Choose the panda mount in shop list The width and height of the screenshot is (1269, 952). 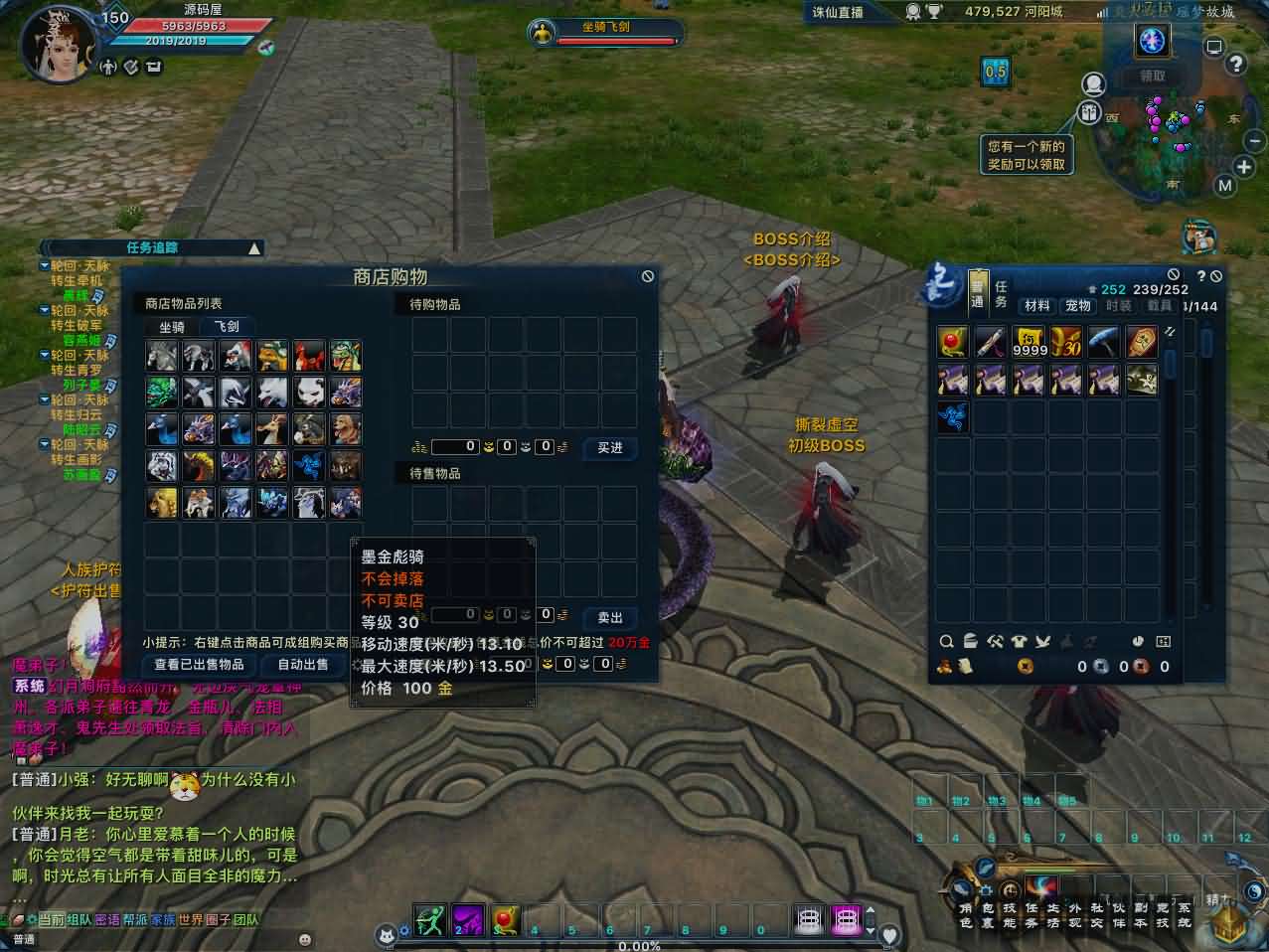(308, 392)
